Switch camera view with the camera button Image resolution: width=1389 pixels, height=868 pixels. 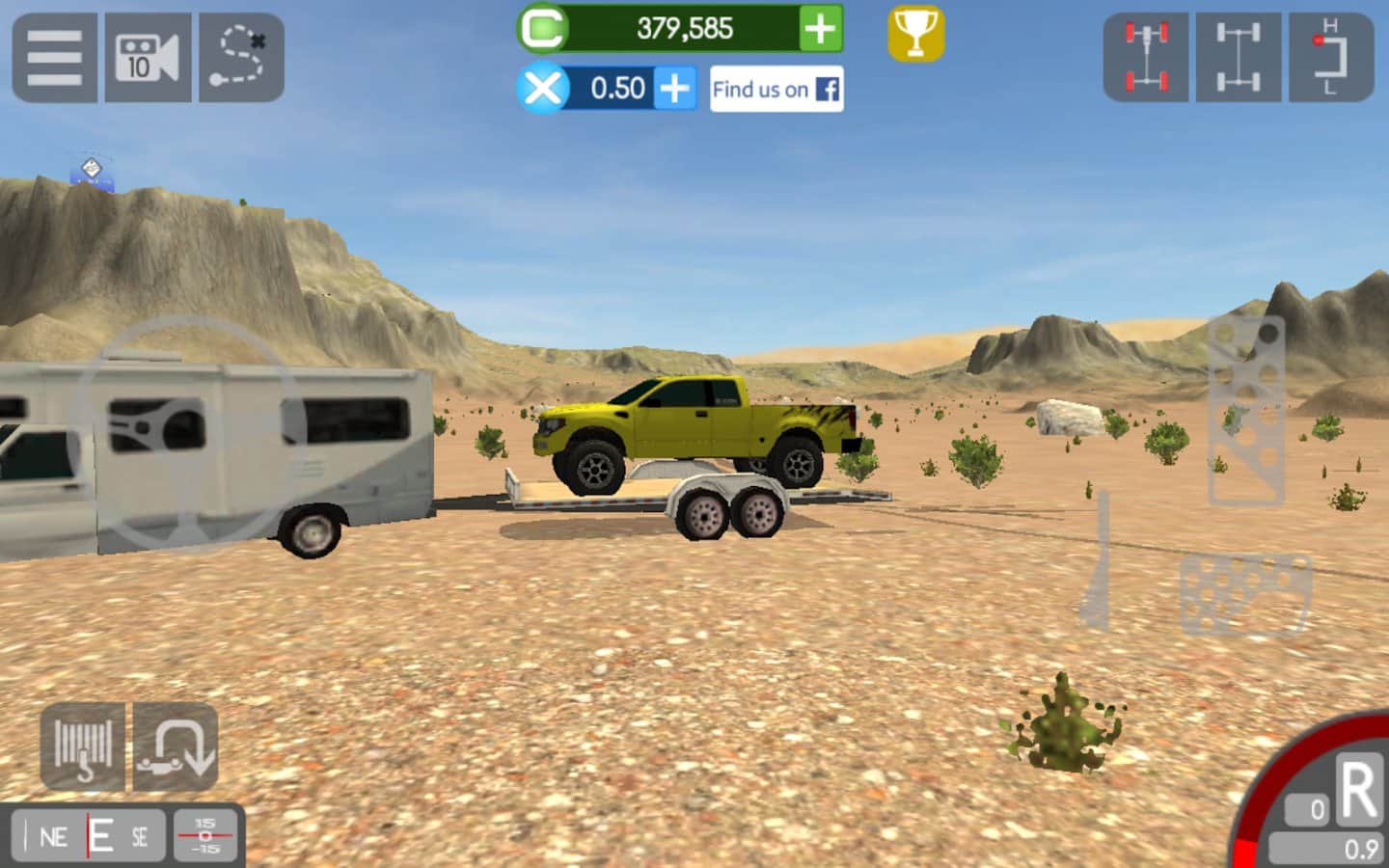(148, 58)
